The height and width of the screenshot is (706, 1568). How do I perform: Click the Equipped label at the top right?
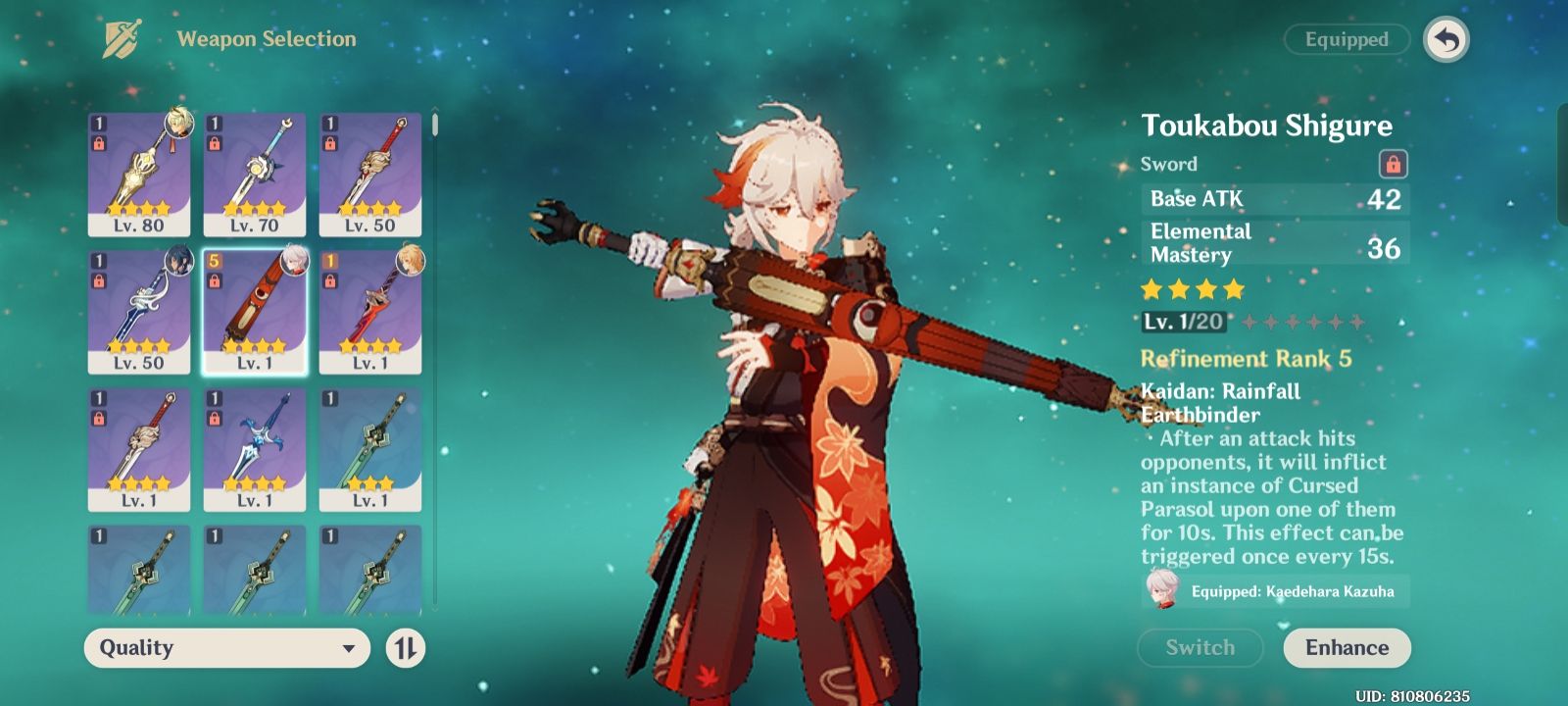(x=1345, y=40)
